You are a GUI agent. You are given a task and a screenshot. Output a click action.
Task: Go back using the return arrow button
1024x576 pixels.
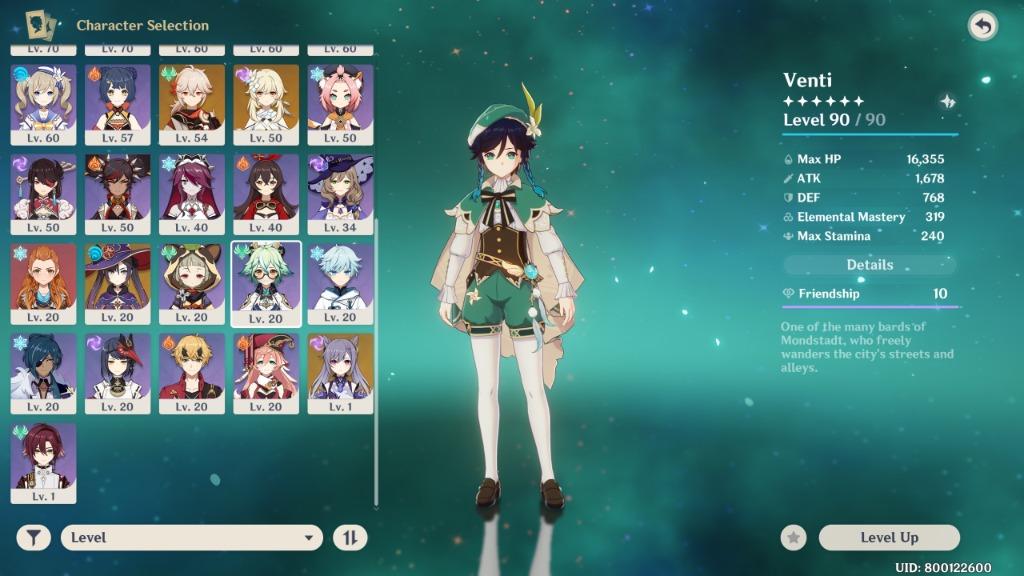[x=983, y=27]
